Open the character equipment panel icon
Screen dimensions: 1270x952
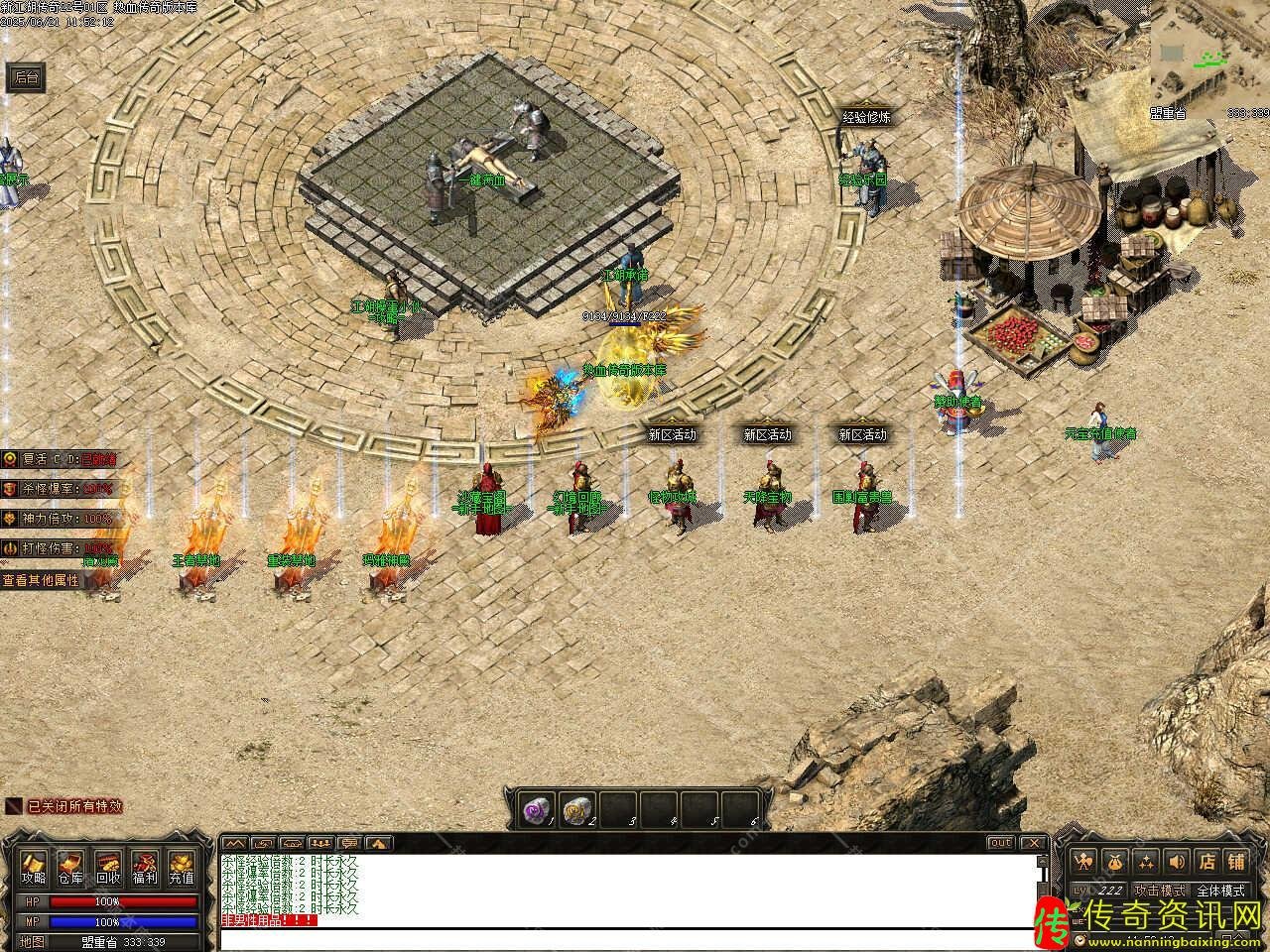pyautogui.click(x=1085, y=861)
